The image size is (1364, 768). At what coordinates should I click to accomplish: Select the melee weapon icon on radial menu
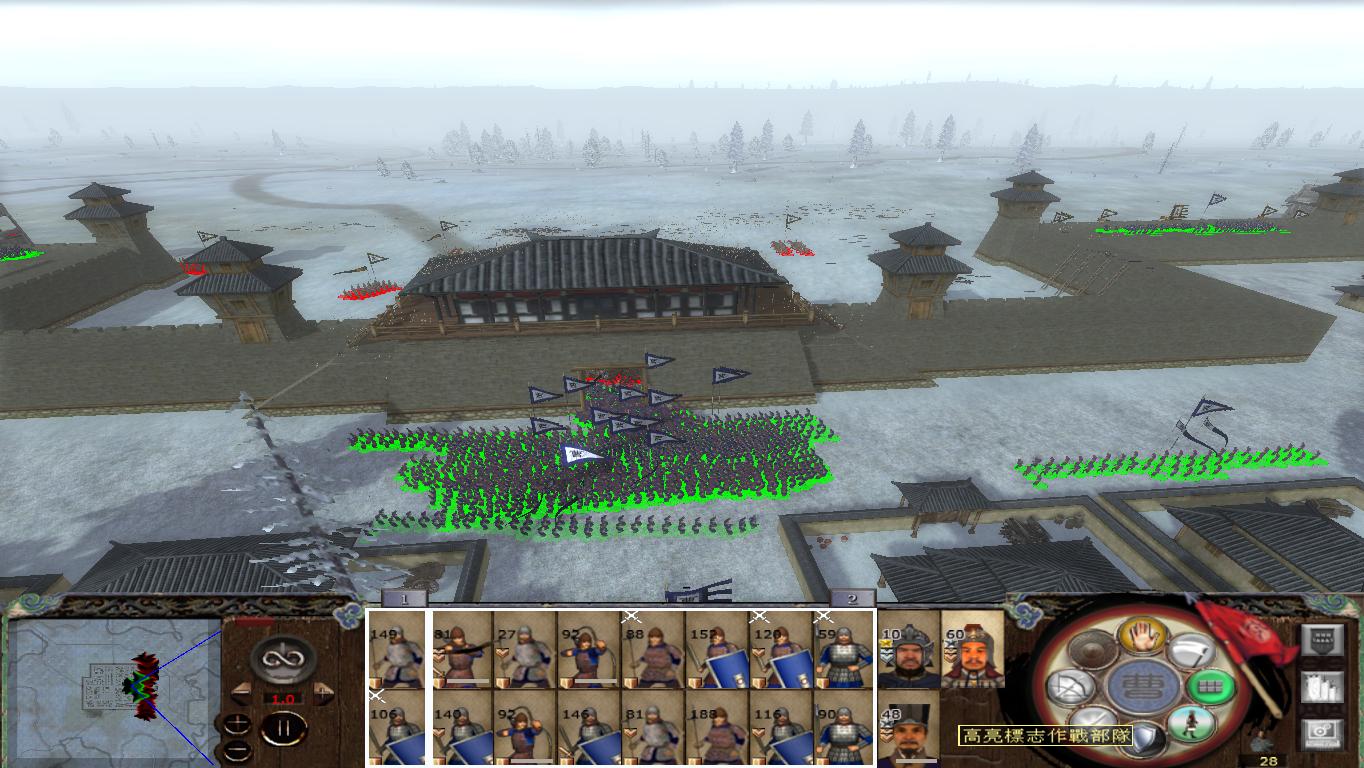tap(1193, 651)
